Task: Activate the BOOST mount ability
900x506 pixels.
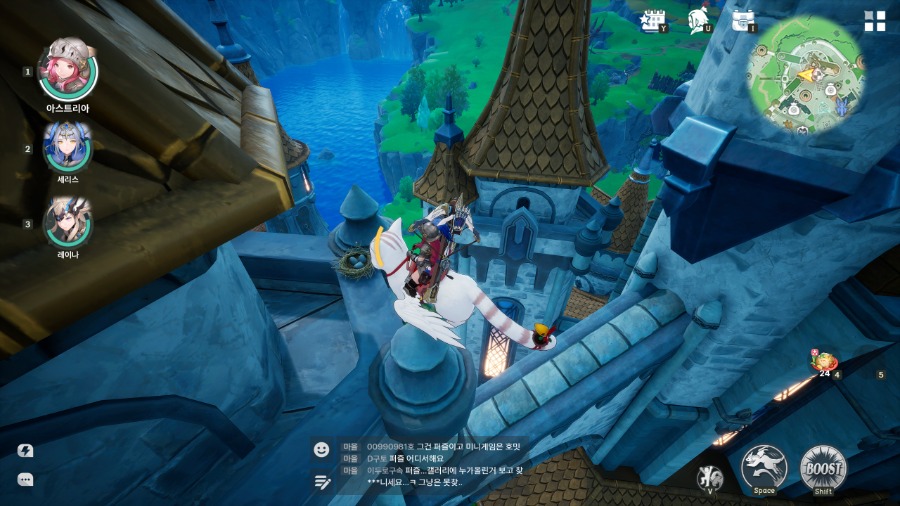Action: point(823,468)
